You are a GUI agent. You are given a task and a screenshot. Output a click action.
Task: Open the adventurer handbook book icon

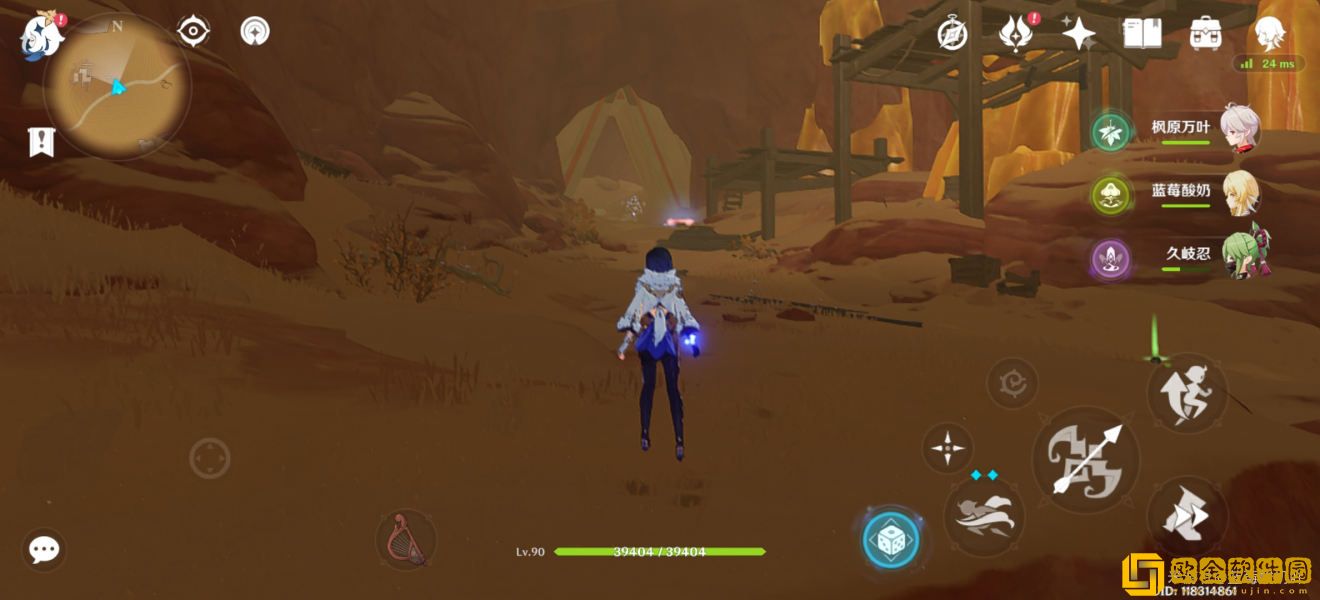[1142, 34]
